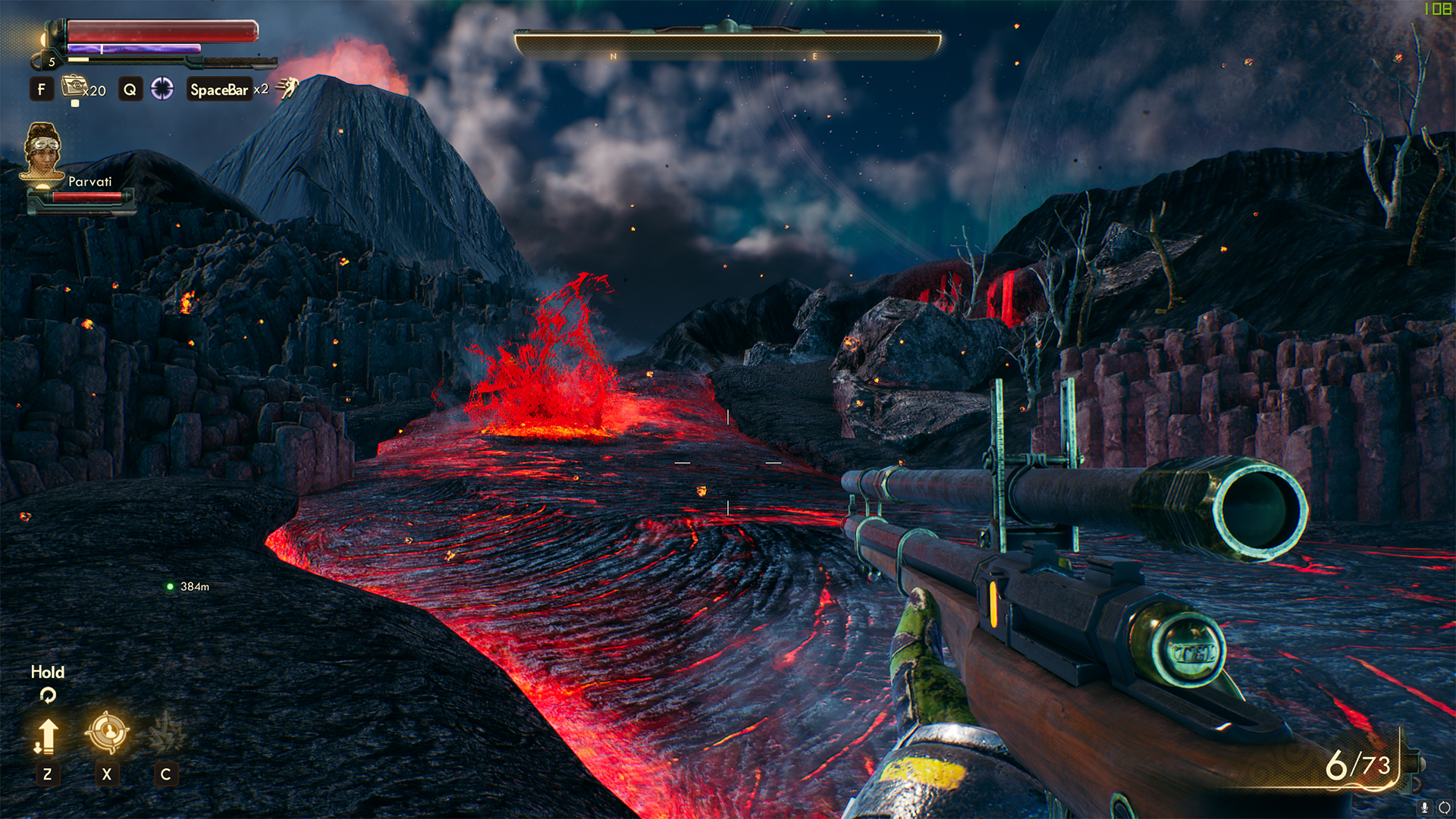This screenshot has height=819, width=1456.
Task: Click the compass bar
Action: (x=728, y=44)
